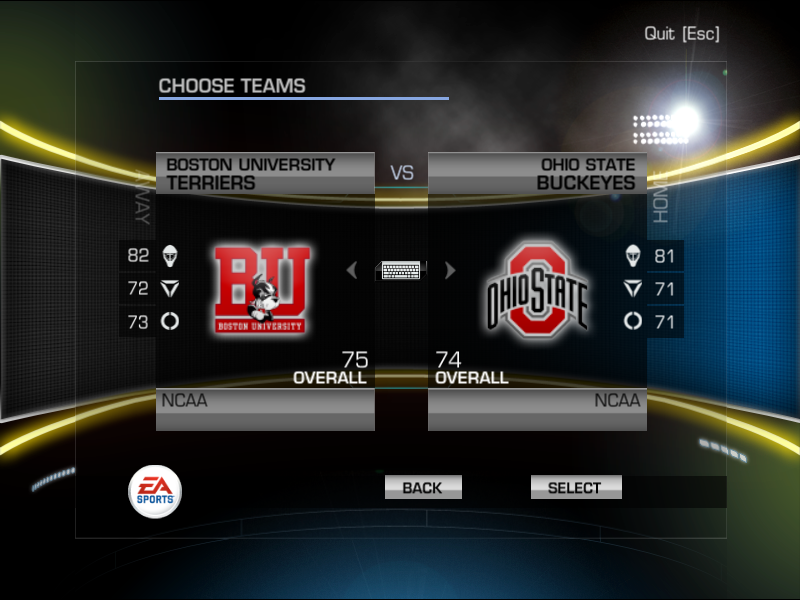Move controller with the left arrow
Viewport: 800px width, 600px height.
(351, 270)
